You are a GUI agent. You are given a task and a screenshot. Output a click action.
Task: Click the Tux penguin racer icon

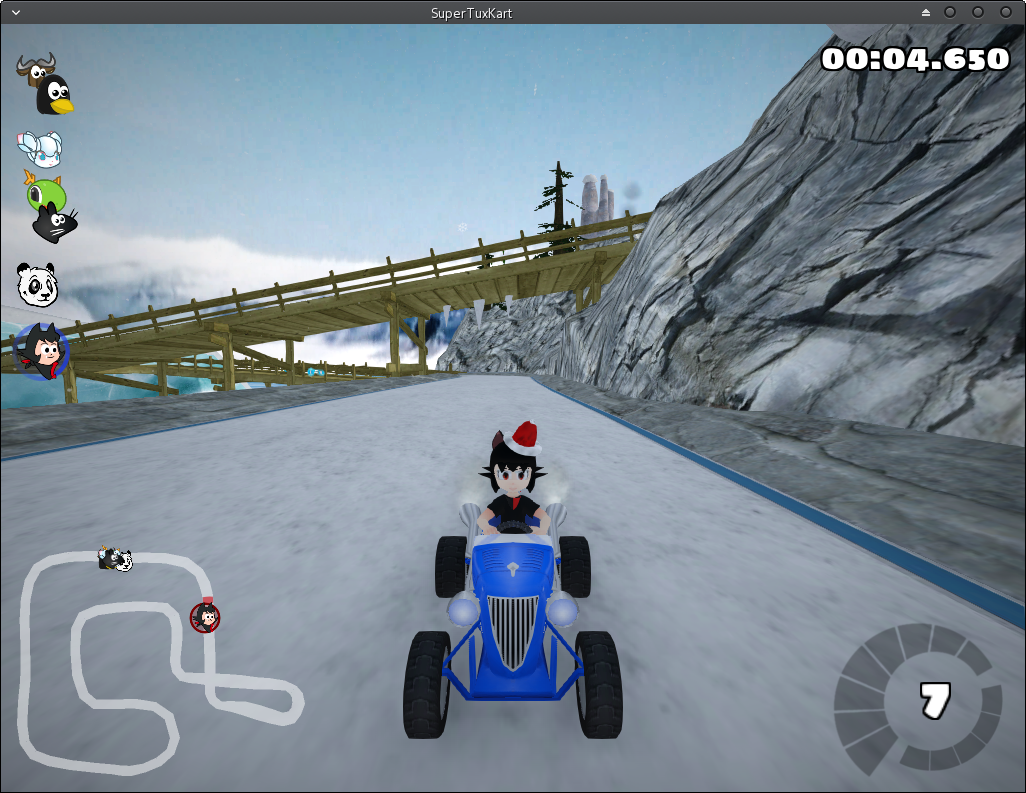56,96
